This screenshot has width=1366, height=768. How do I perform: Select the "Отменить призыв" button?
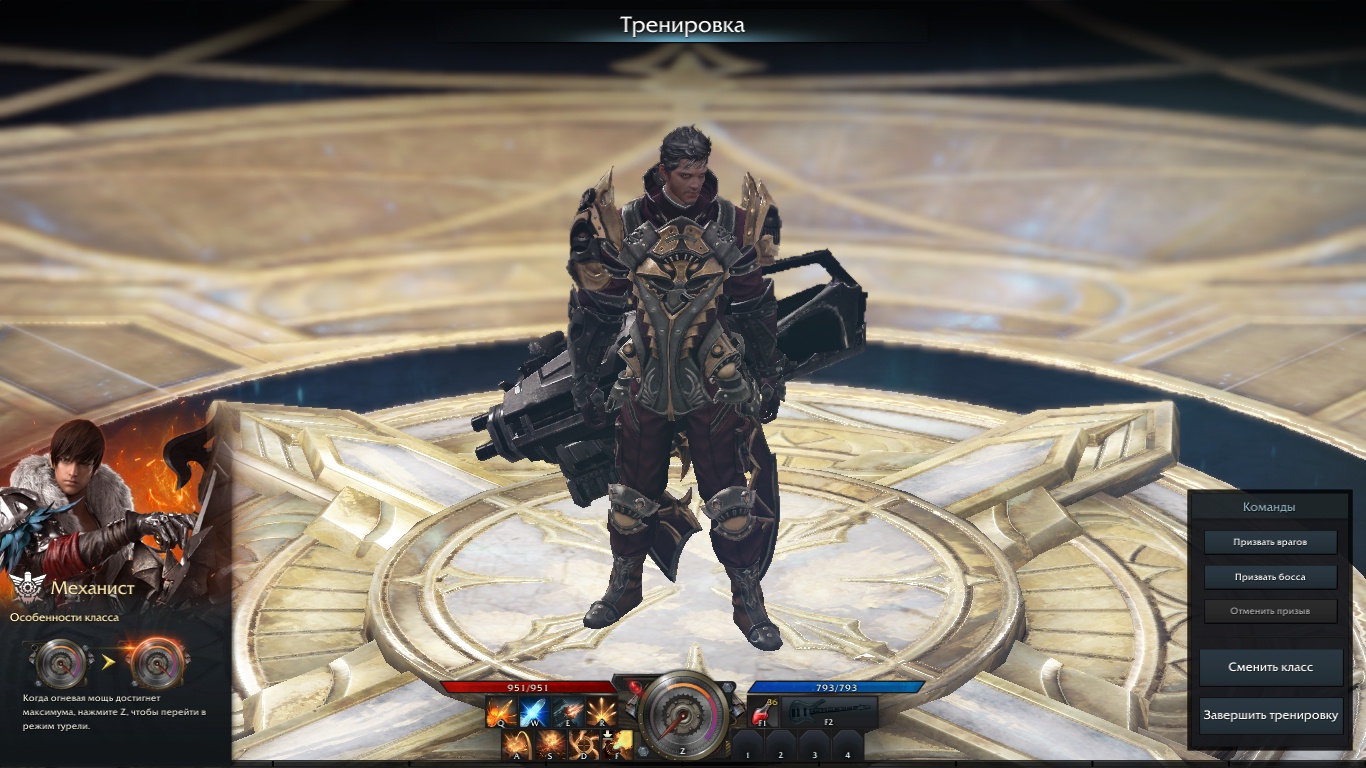tap(1270, 611)
